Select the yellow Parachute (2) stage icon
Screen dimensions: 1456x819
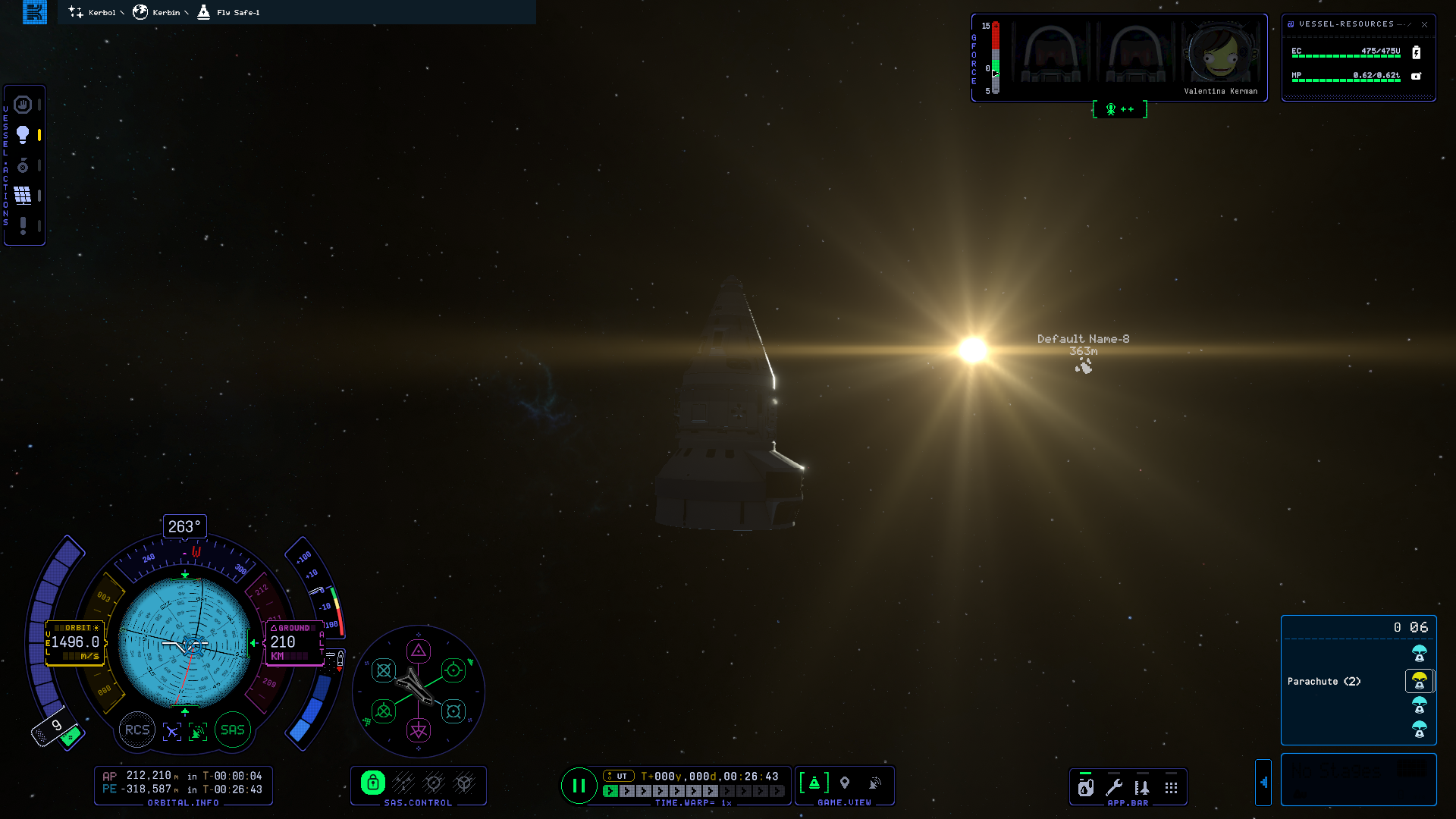coord(1419,681)
